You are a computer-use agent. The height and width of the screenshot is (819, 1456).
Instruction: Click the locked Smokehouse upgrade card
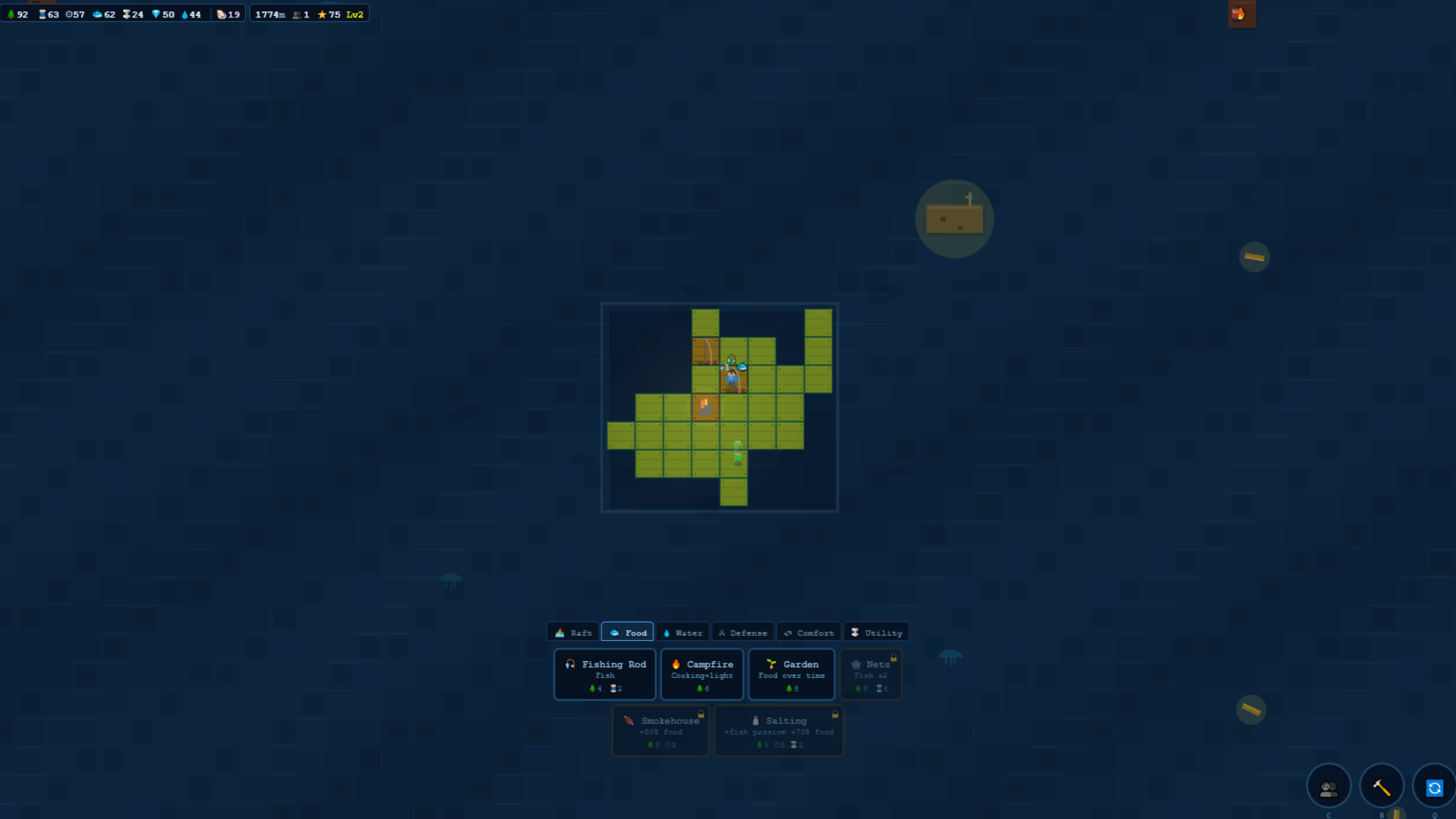(x=660, y=730)
